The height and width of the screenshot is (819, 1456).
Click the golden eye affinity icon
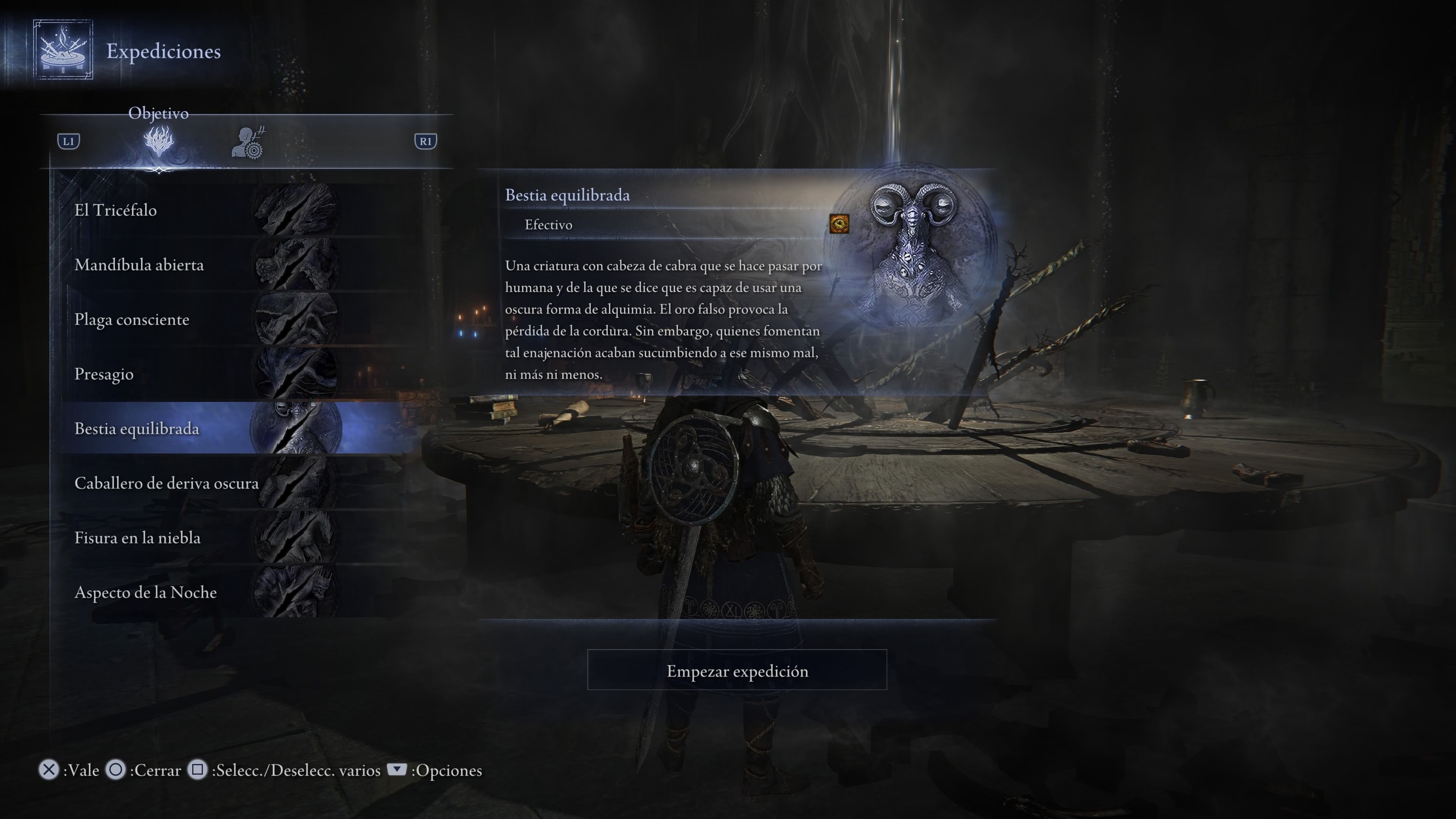point(839,224)
